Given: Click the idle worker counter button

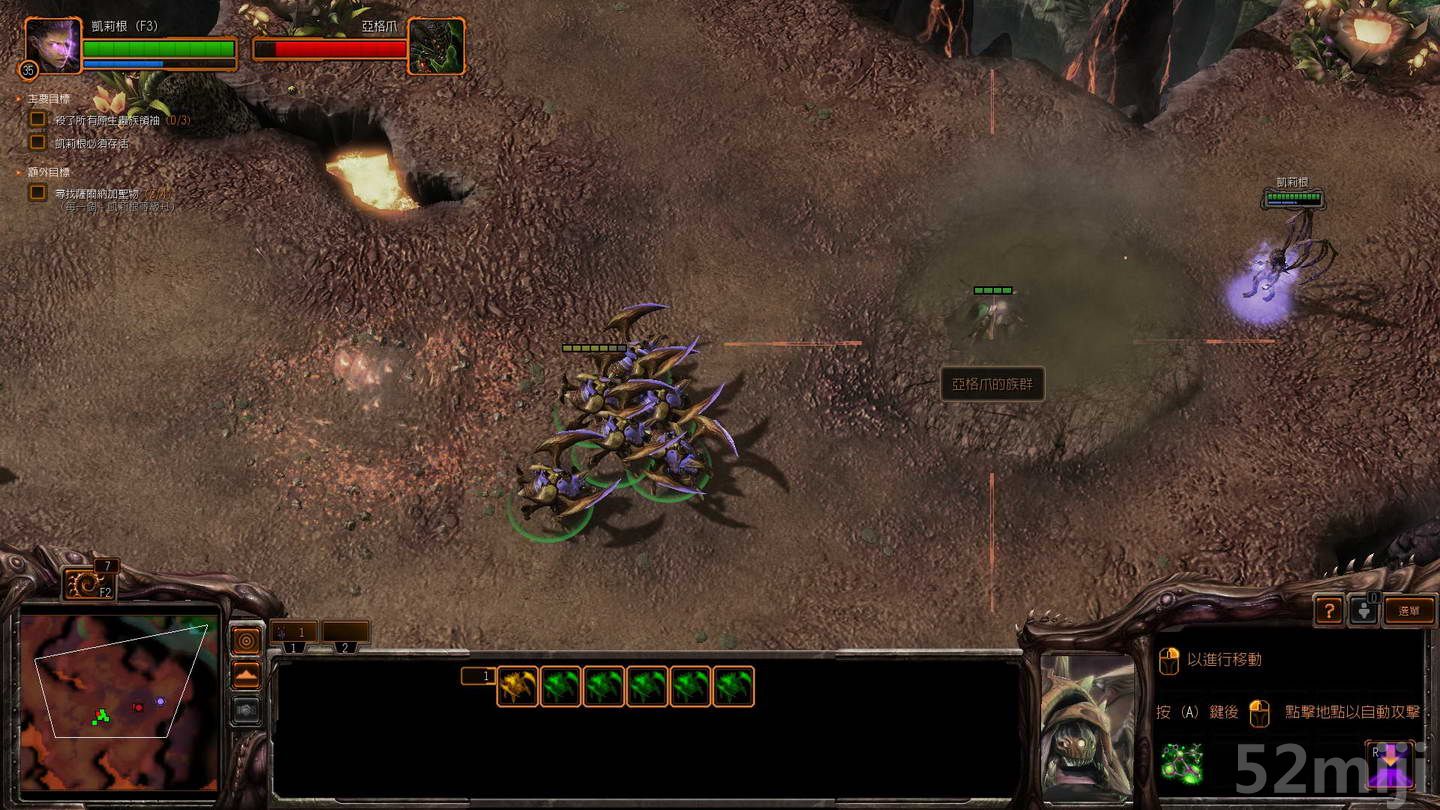Looking at the screenshot, I should point(1363,611).
